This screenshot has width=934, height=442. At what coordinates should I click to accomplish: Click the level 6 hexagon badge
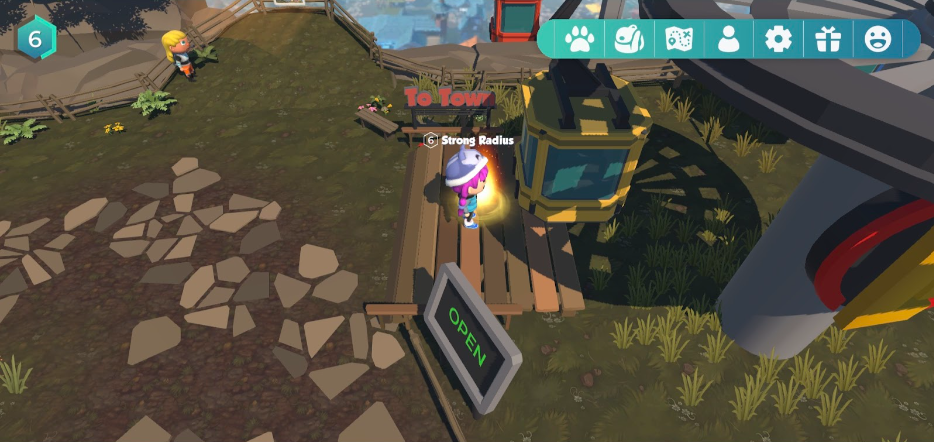(x=36, y=38)
